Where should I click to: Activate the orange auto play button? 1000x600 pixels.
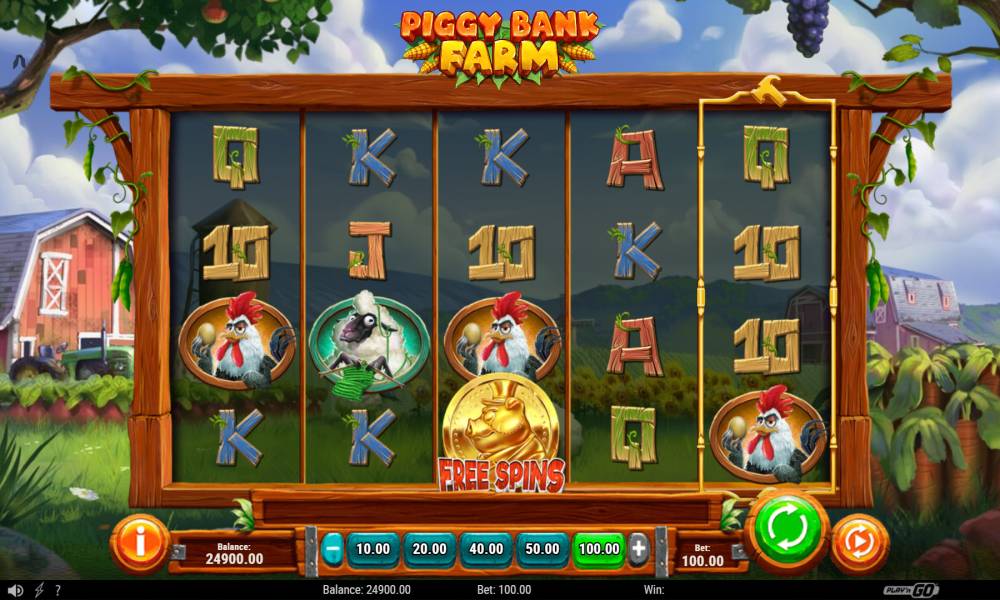[859, 543]
